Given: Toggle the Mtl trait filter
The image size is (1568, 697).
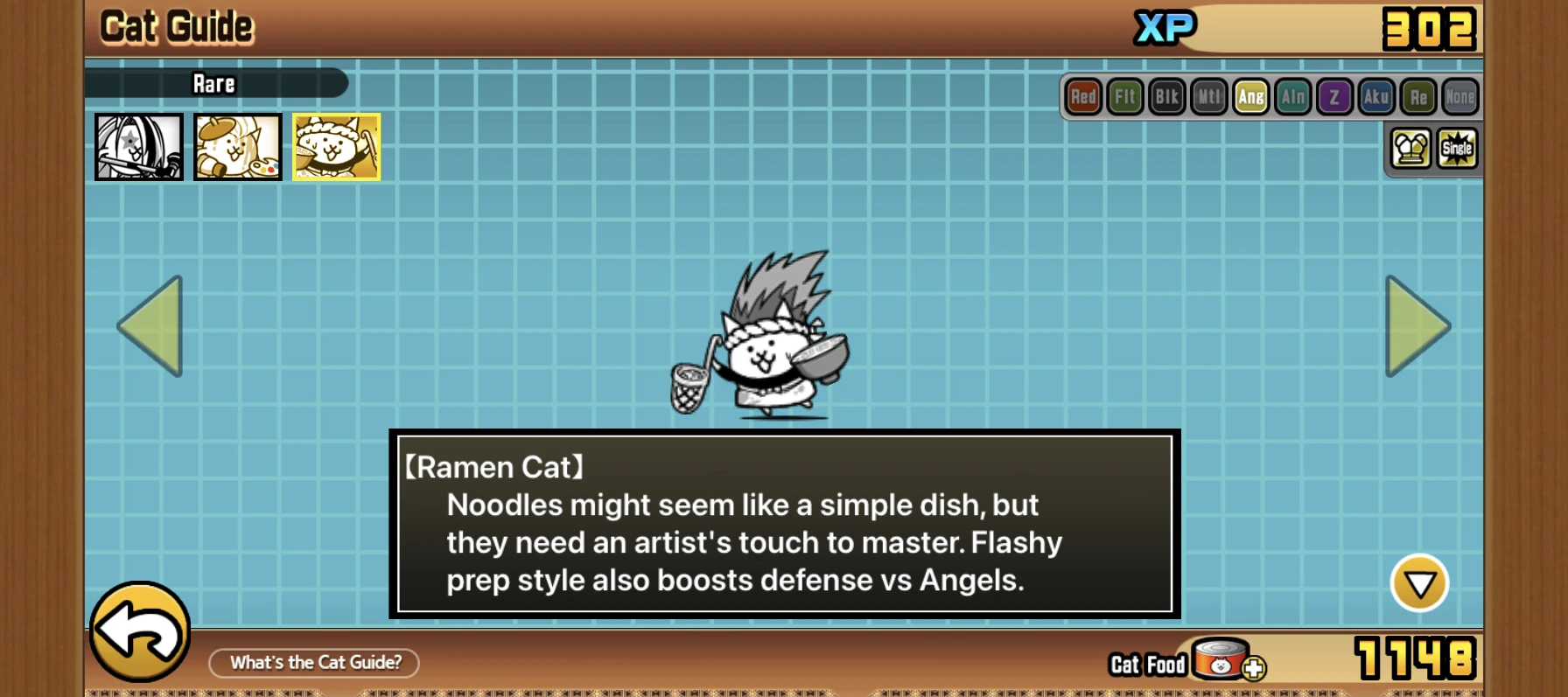Looking at the screenshot, I should 1209,98.
